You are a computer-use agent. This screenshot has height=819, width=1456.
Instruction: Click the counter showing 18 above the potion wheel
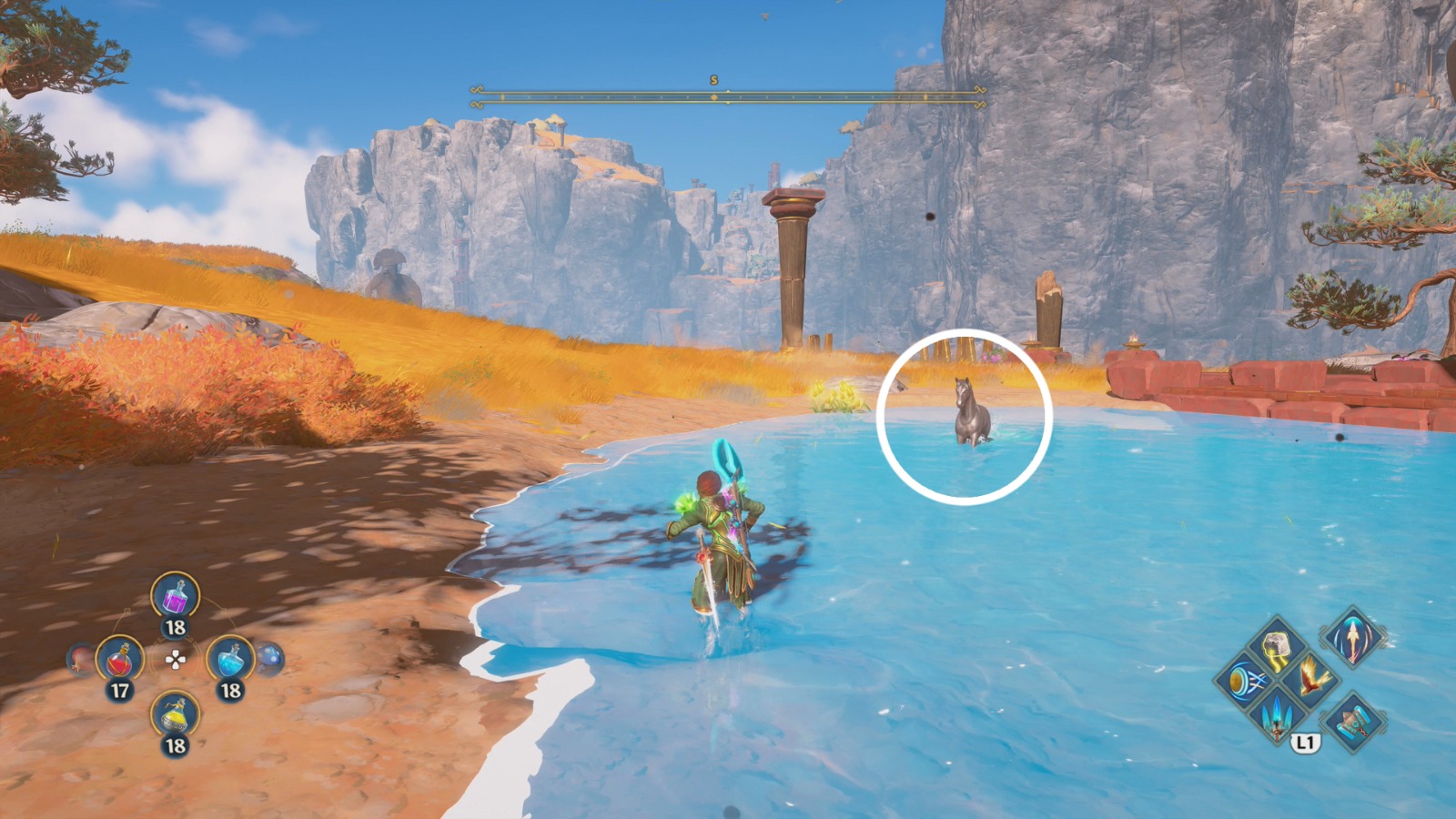[x=176, y=626]
